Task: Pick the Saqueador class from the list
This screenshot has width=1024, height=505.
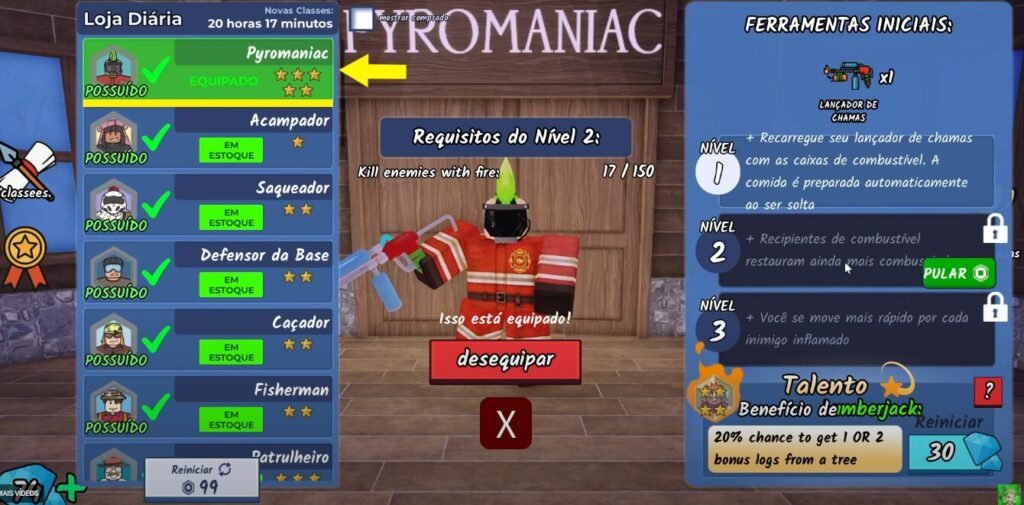Action: 208,203
